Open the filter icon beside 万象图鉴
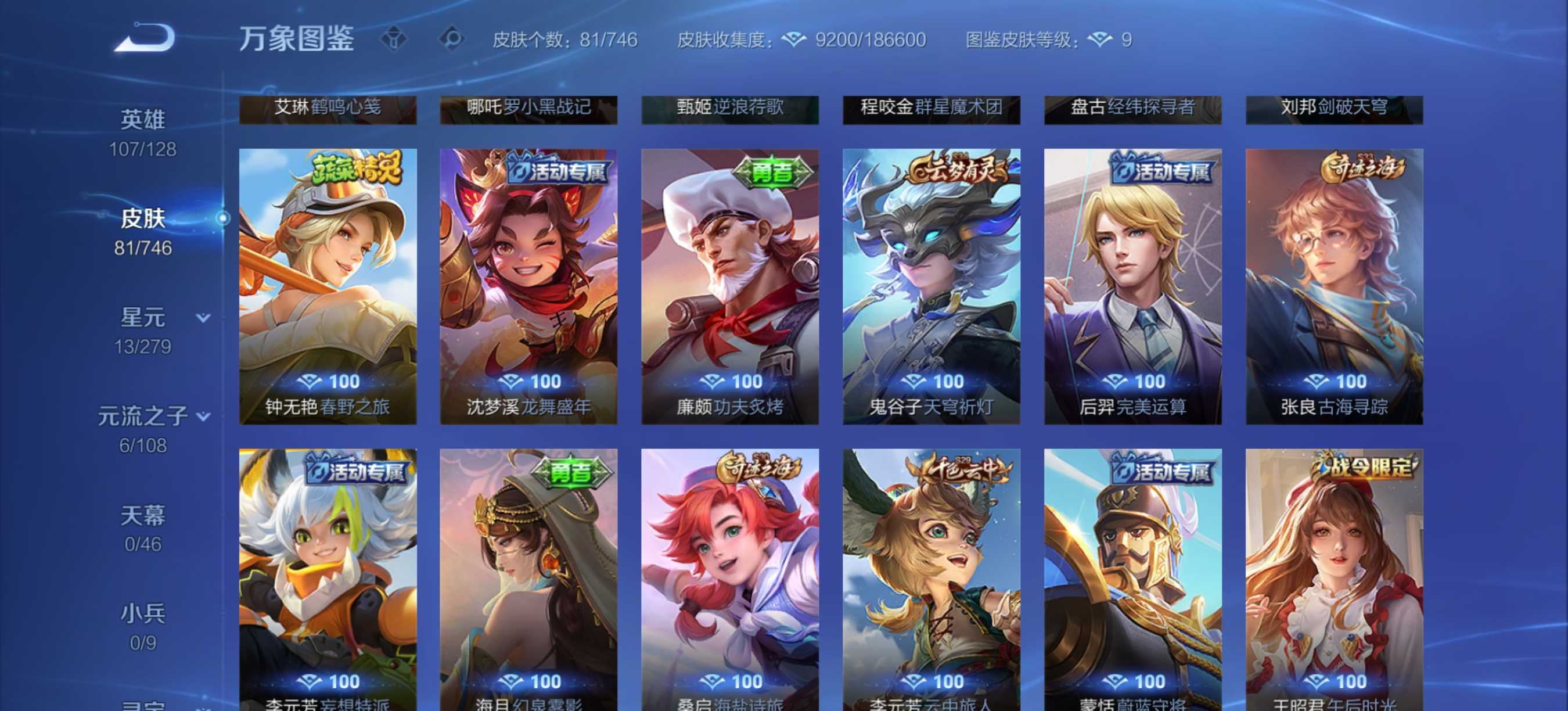Screen dimensions: 1568x711 [x=394, y=39]
